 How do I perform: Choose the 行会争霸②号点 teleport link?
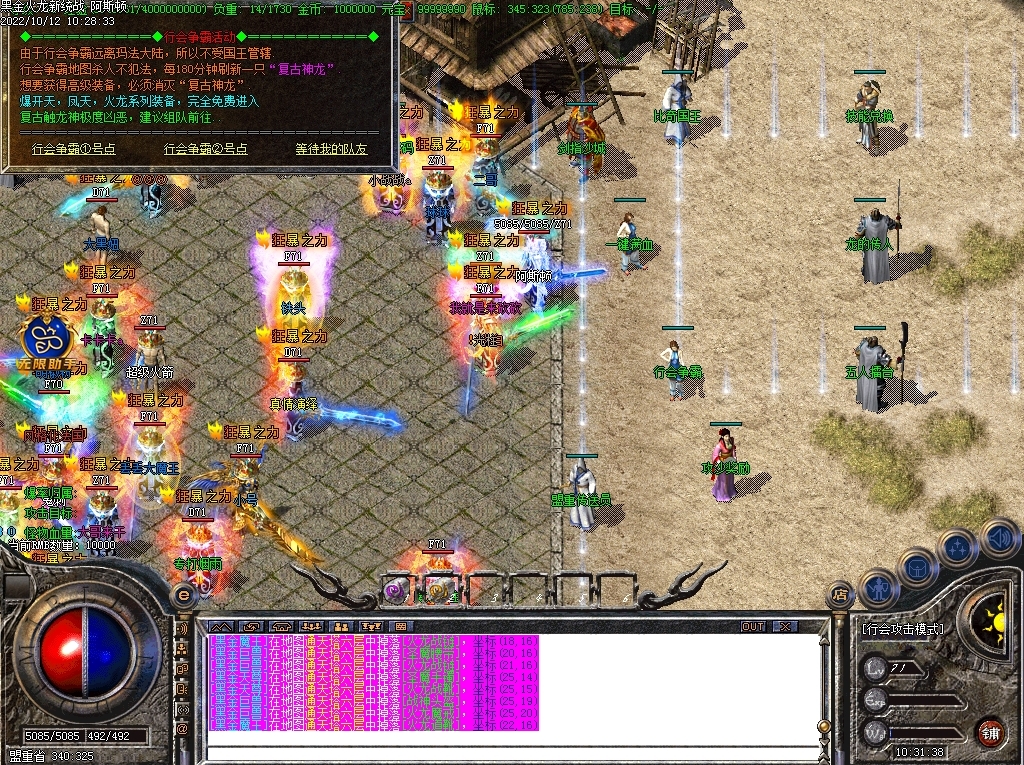tap(206, 149)
